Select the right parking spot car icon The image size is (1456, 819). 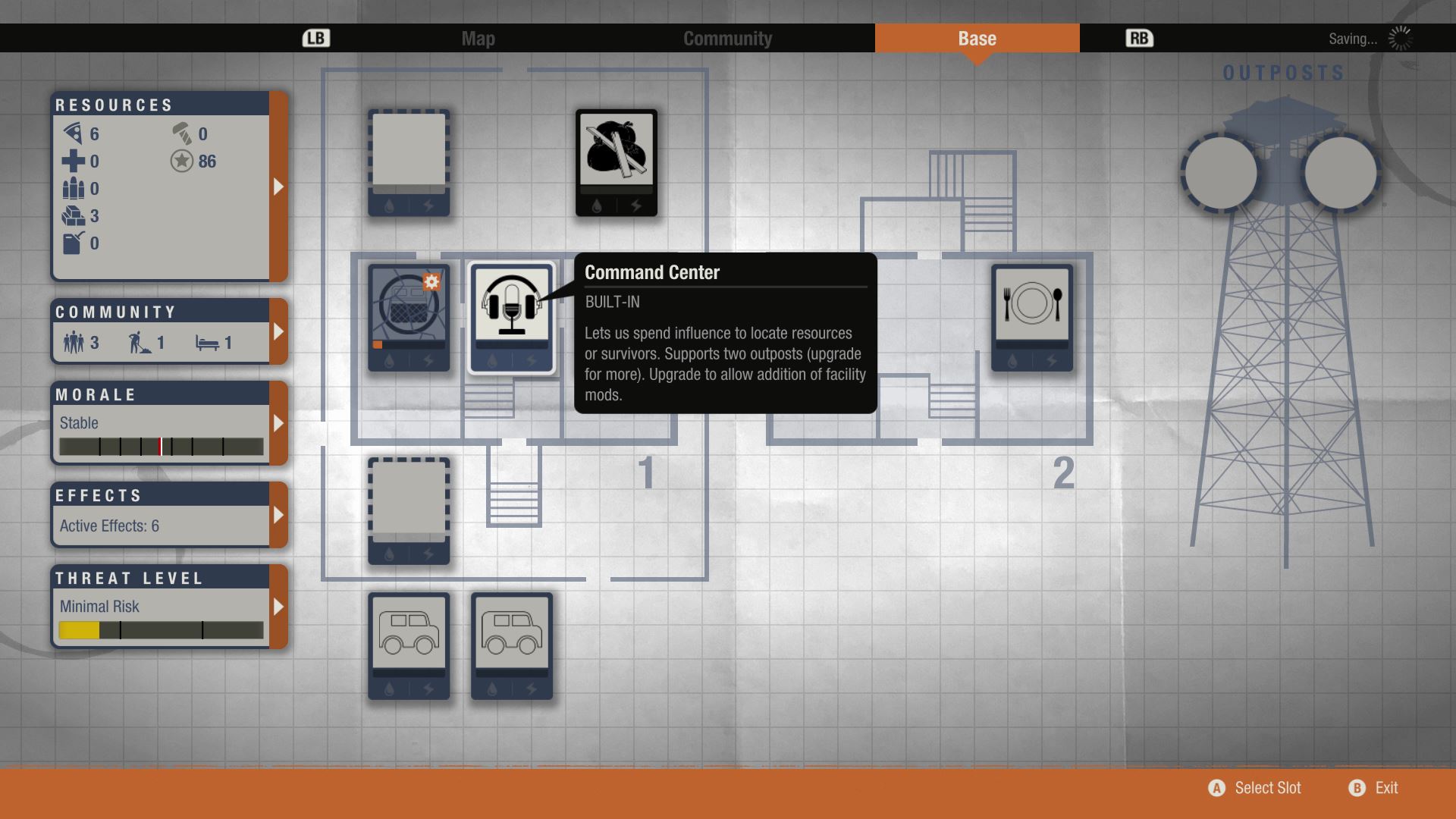[x=511, y=646]
